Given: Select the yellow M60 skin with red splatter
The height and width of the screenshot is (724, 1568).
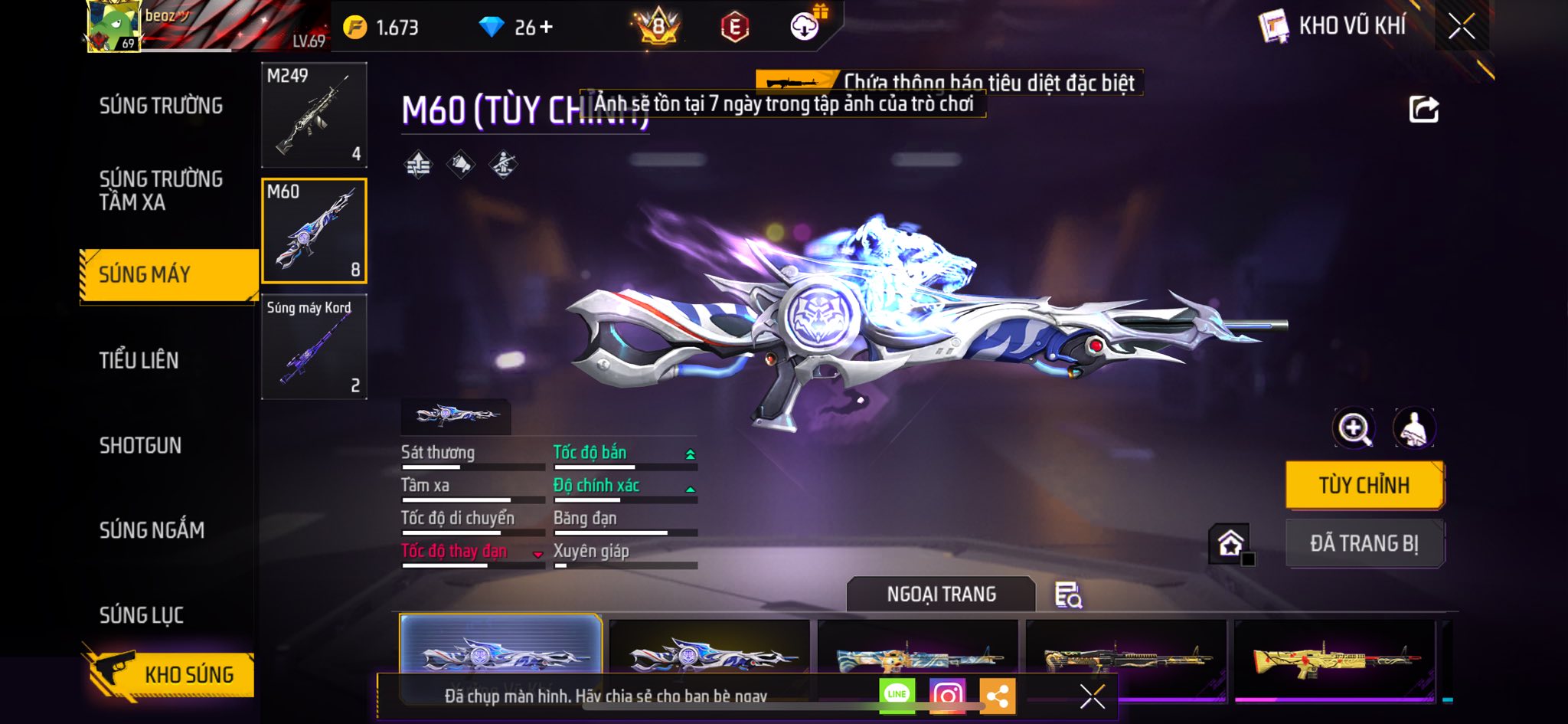Looking at the screenshot, I should pyautogui.click(x=1334, y=657).
